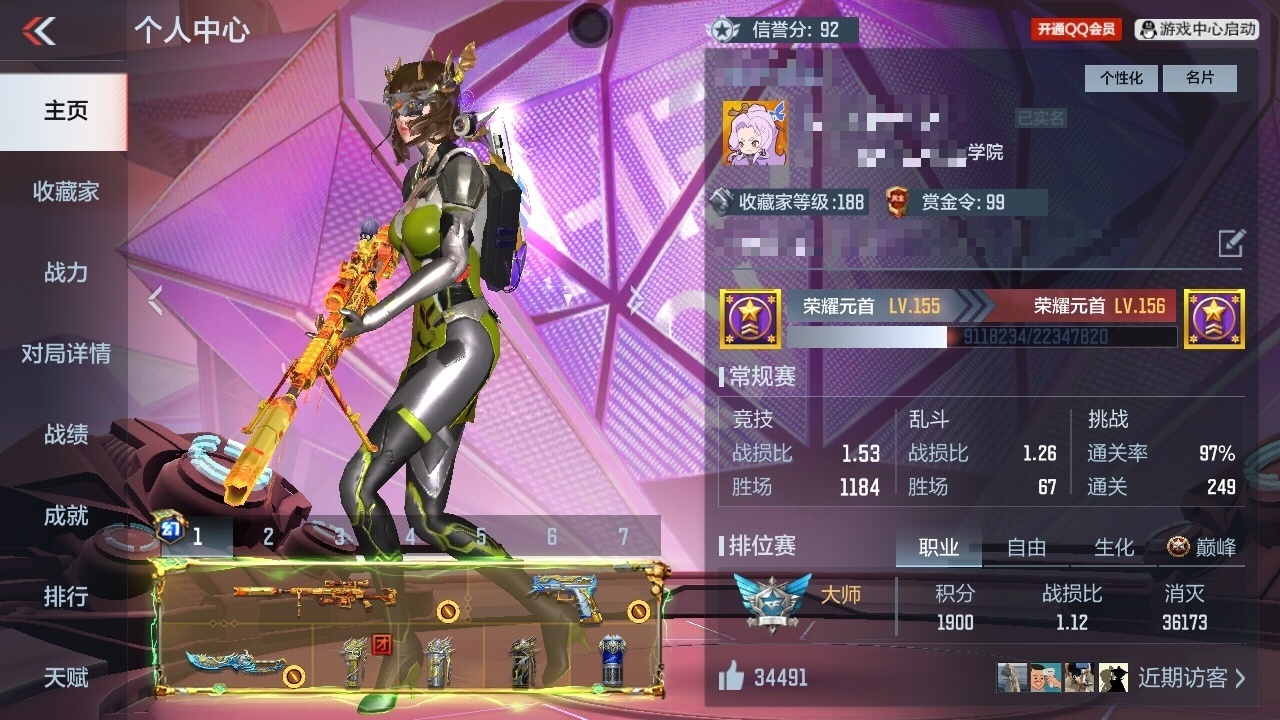This screenshot has width=1280, height=720.
Task: Switch to the 战力 menu entry
Action: click(x=65, y=272)
